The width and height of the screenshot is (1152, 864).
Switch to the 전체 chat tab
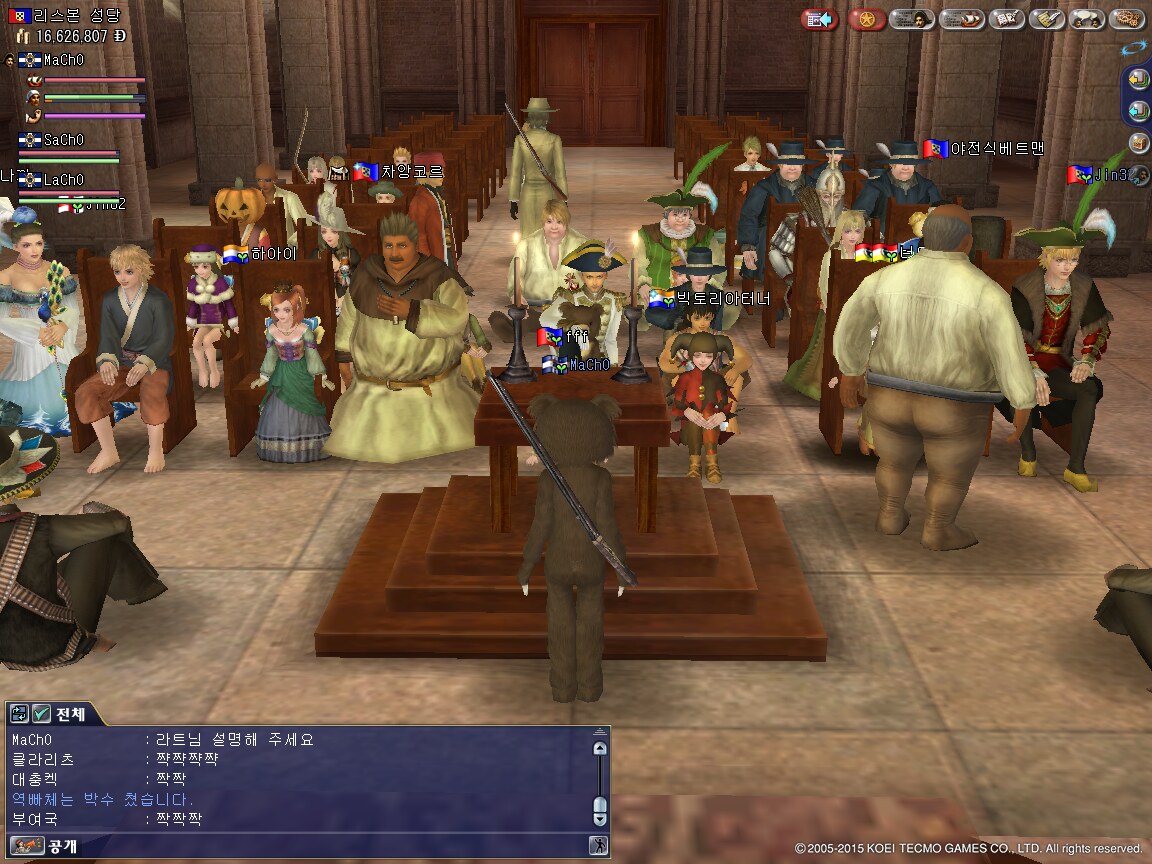[70, 714]
